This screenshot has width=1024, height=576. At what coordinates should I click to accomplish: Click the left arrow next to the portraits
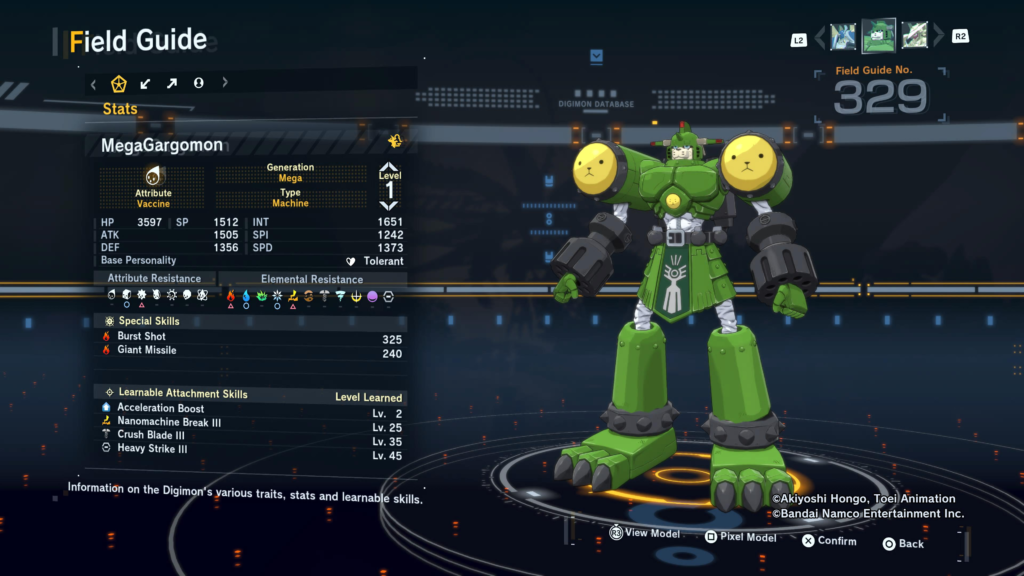click(820, 38)
